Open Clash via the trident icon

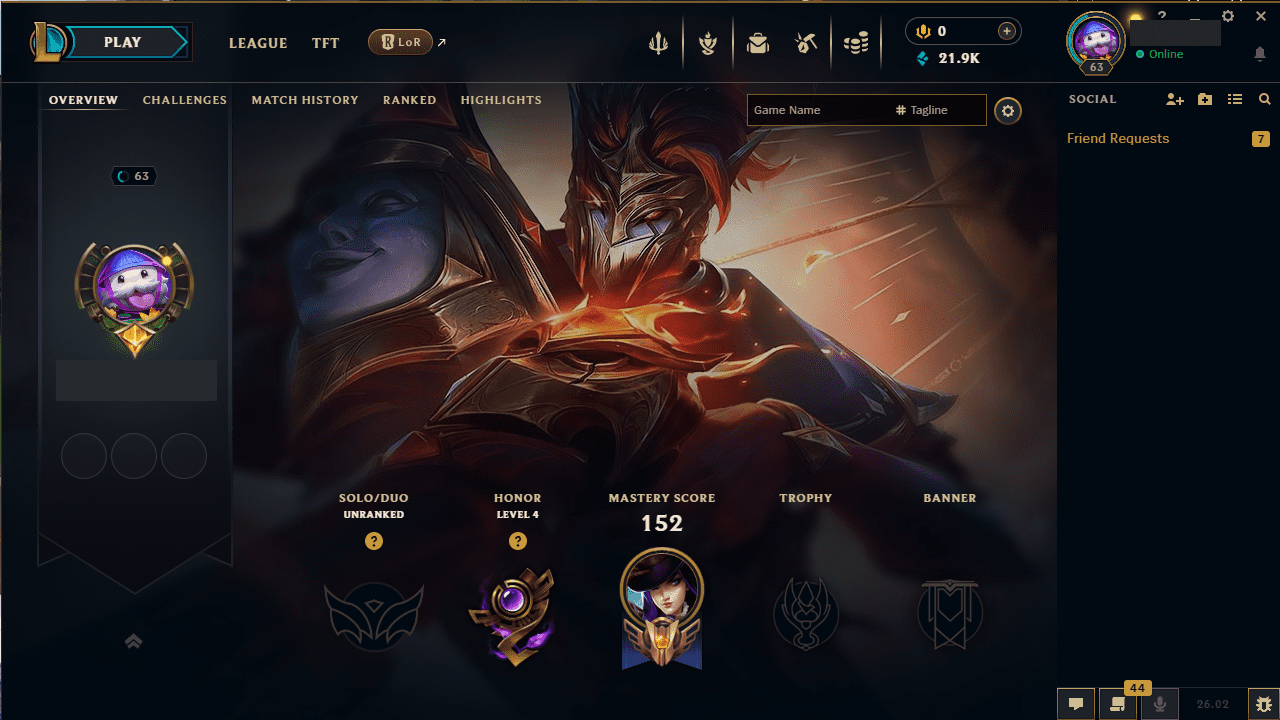657,42
